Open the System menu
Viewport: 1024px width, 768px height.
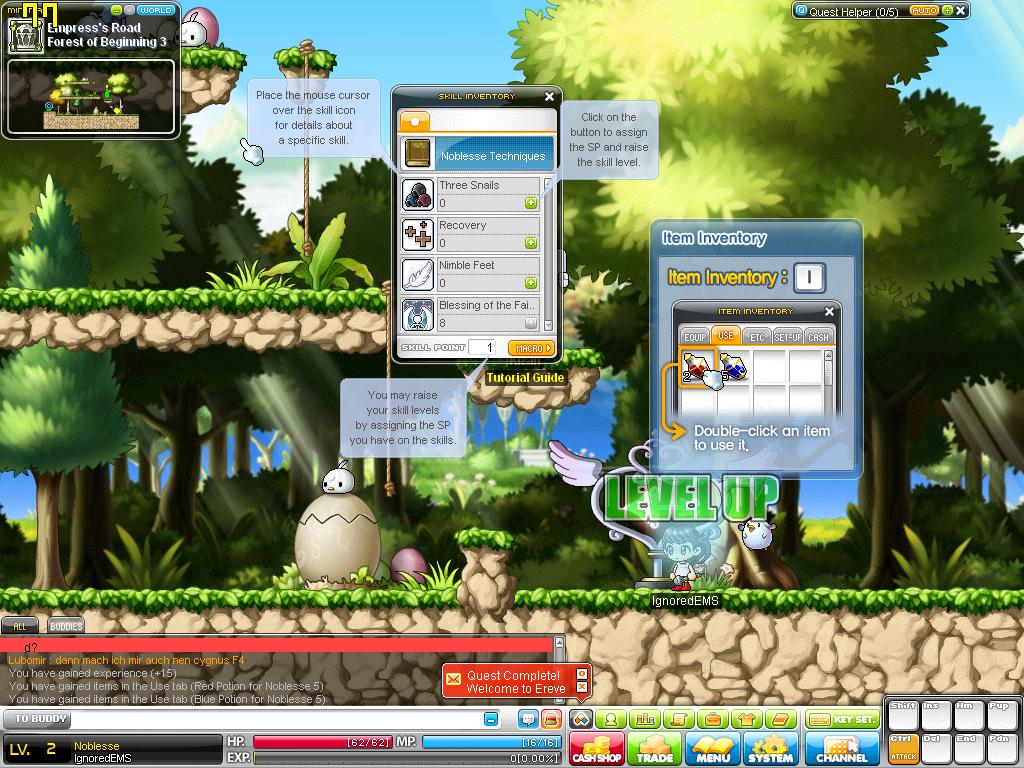[x=771, y=749]
